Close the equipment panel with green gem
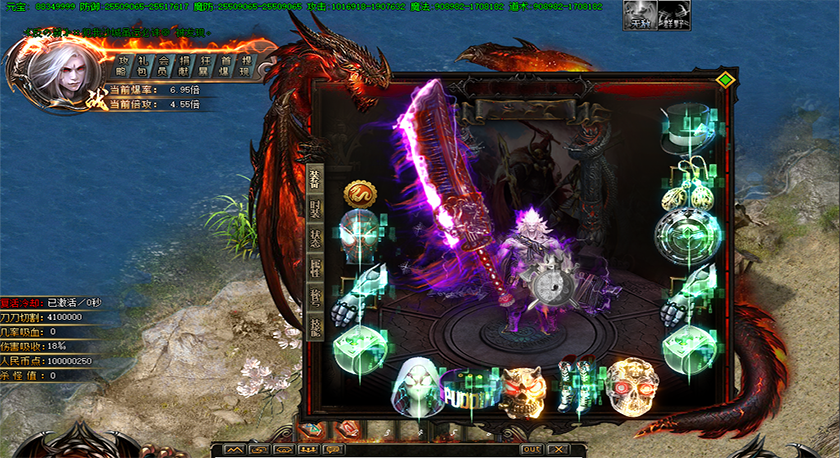This screenshot has width=840, height=458. 726,79
